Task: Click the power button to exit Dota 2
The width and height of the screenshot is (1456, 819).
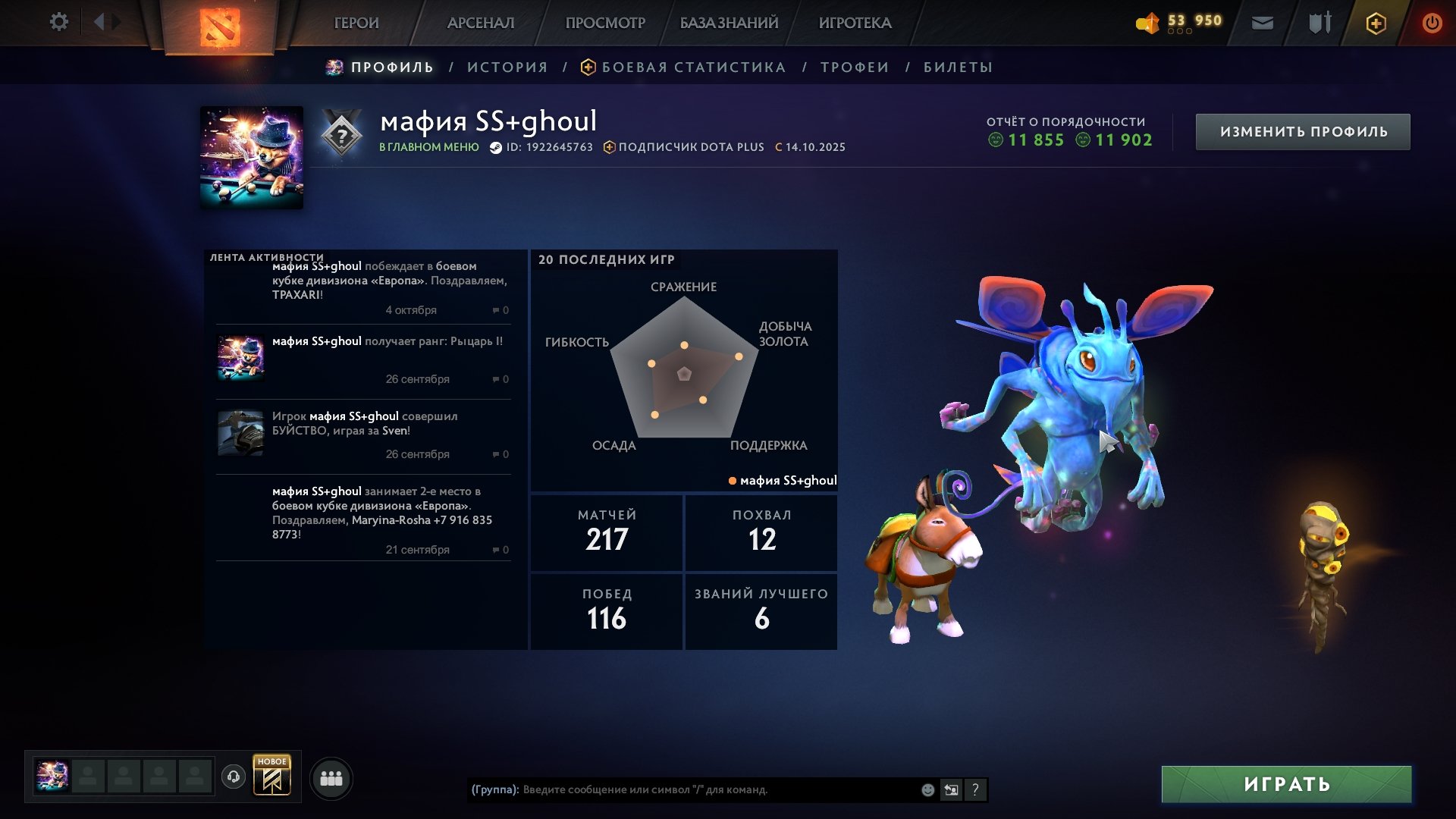Action: [x=1432, y=23]
